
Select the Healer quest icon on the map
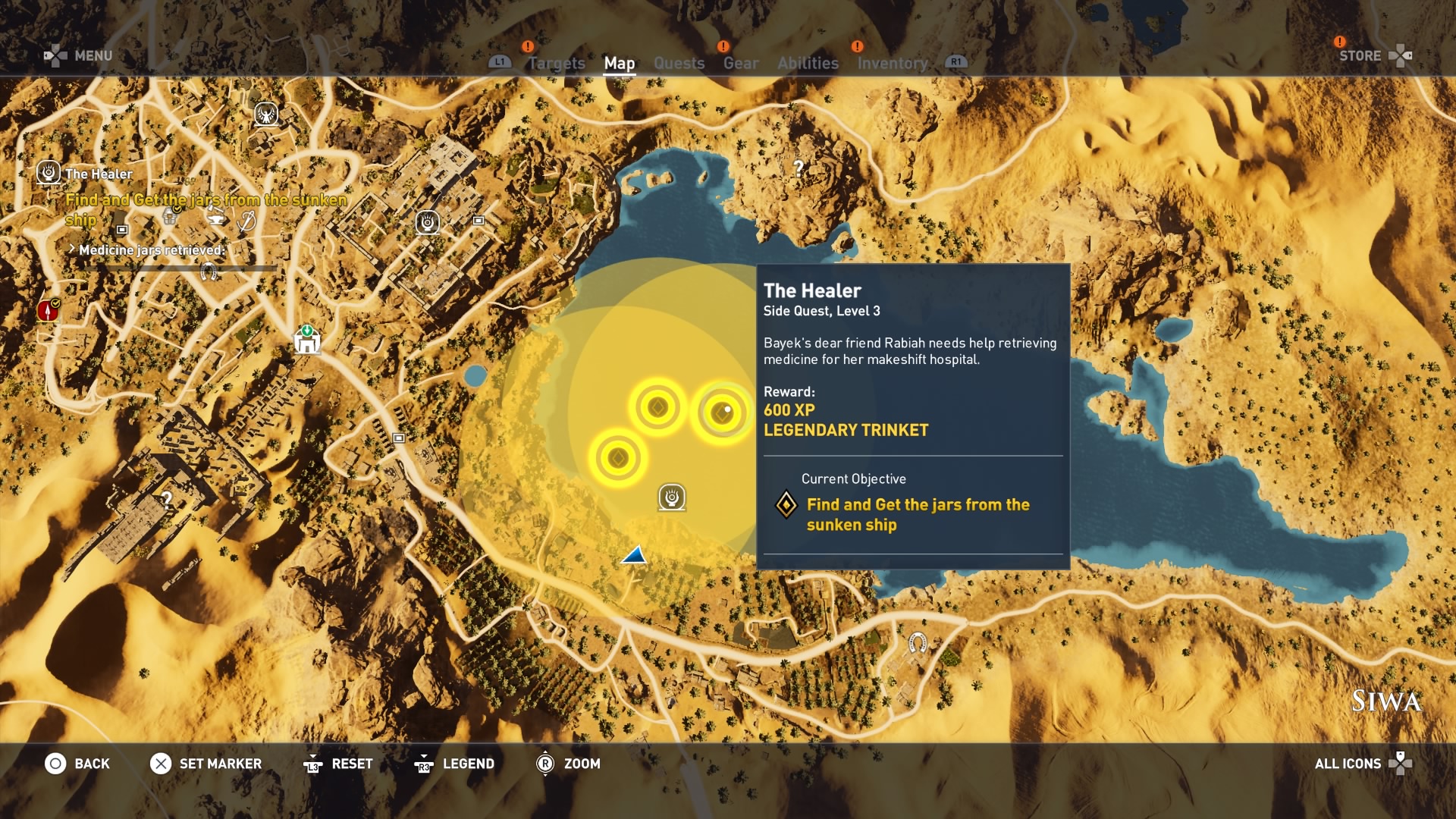coord(672,497)
